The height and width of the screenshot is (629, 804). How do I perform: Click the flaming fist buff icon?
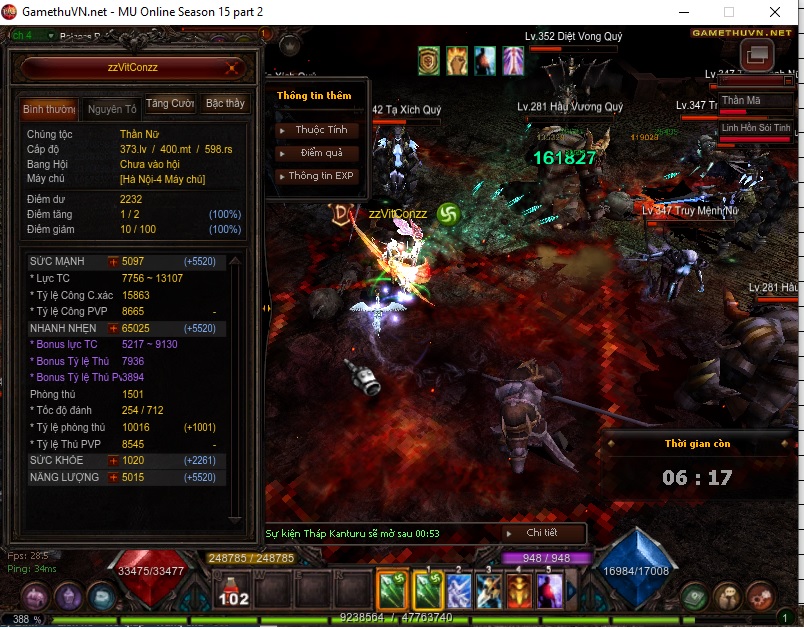coord(457,60)
